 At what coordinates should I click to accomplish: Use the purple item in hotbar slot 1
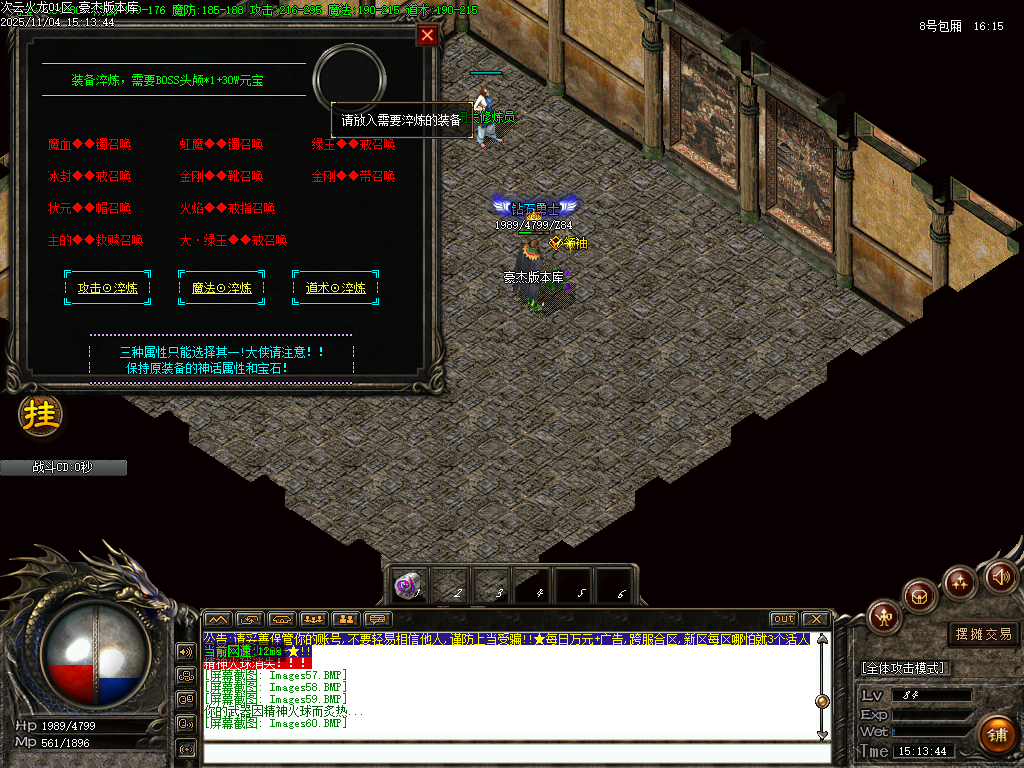pos(406,586)
